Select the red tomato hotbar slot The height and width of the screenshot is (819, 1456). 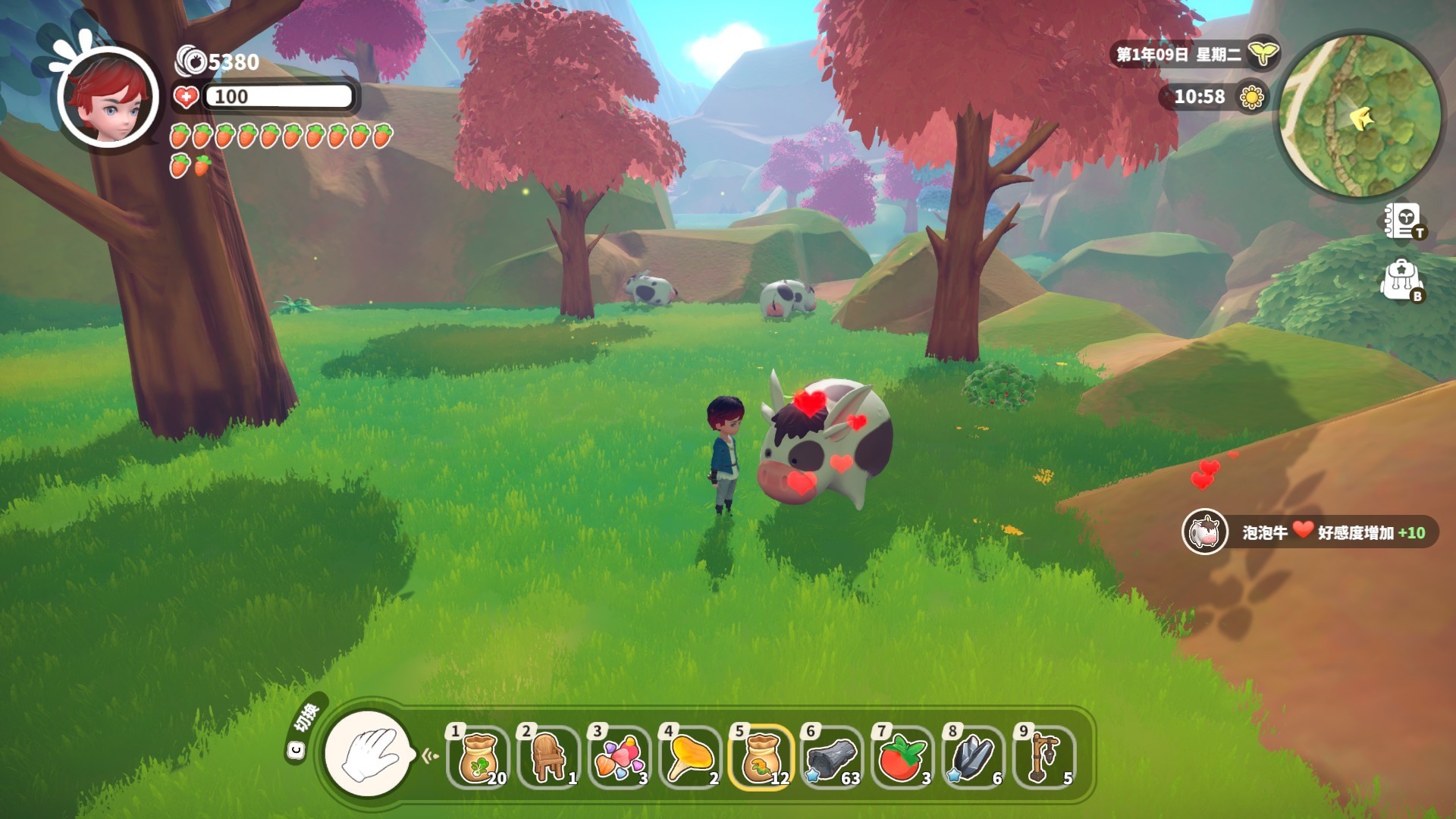point(902,758)
